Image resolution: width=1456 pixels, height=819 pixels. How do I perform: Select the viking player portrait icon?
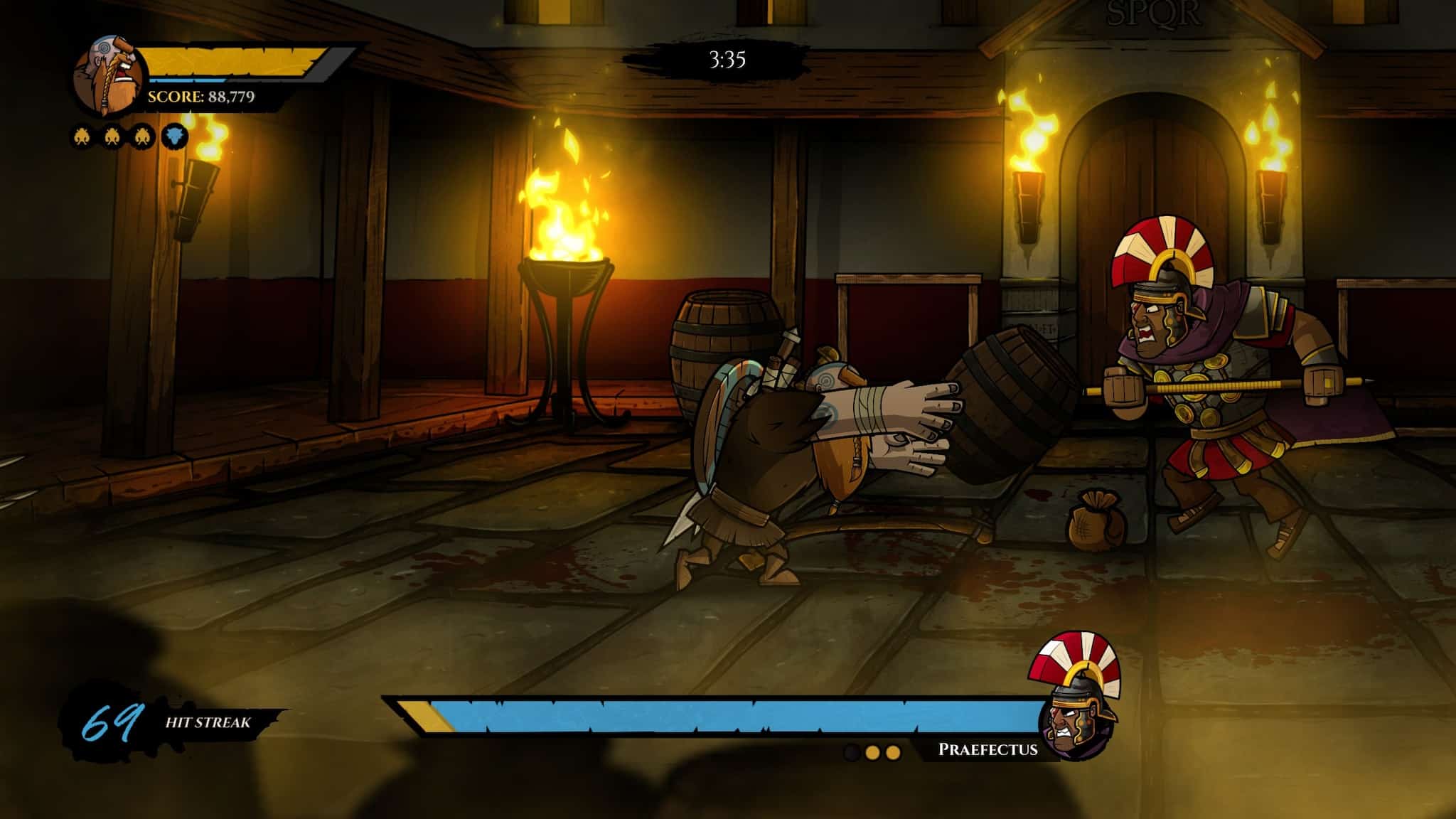coord(107,71)
